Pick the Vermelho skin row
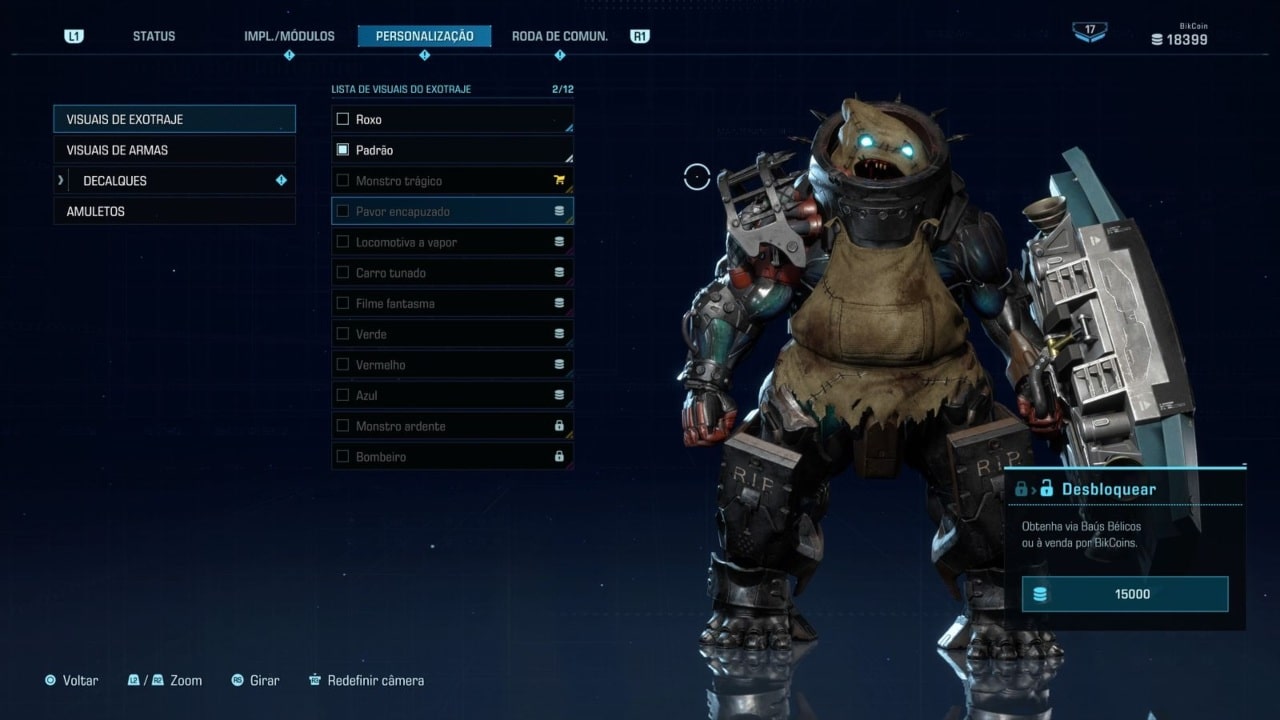The image size is (1280, 720). (x=452, y=365)
